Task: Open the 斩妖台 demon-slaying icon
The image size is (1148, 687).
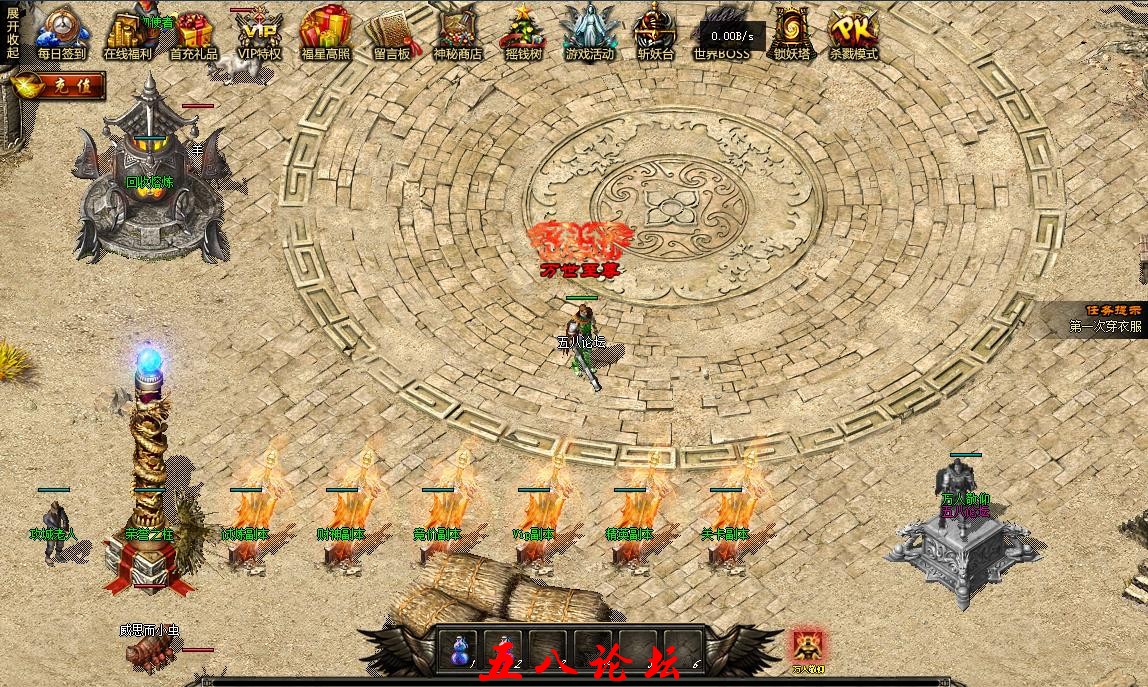Action: click(655, 32)
